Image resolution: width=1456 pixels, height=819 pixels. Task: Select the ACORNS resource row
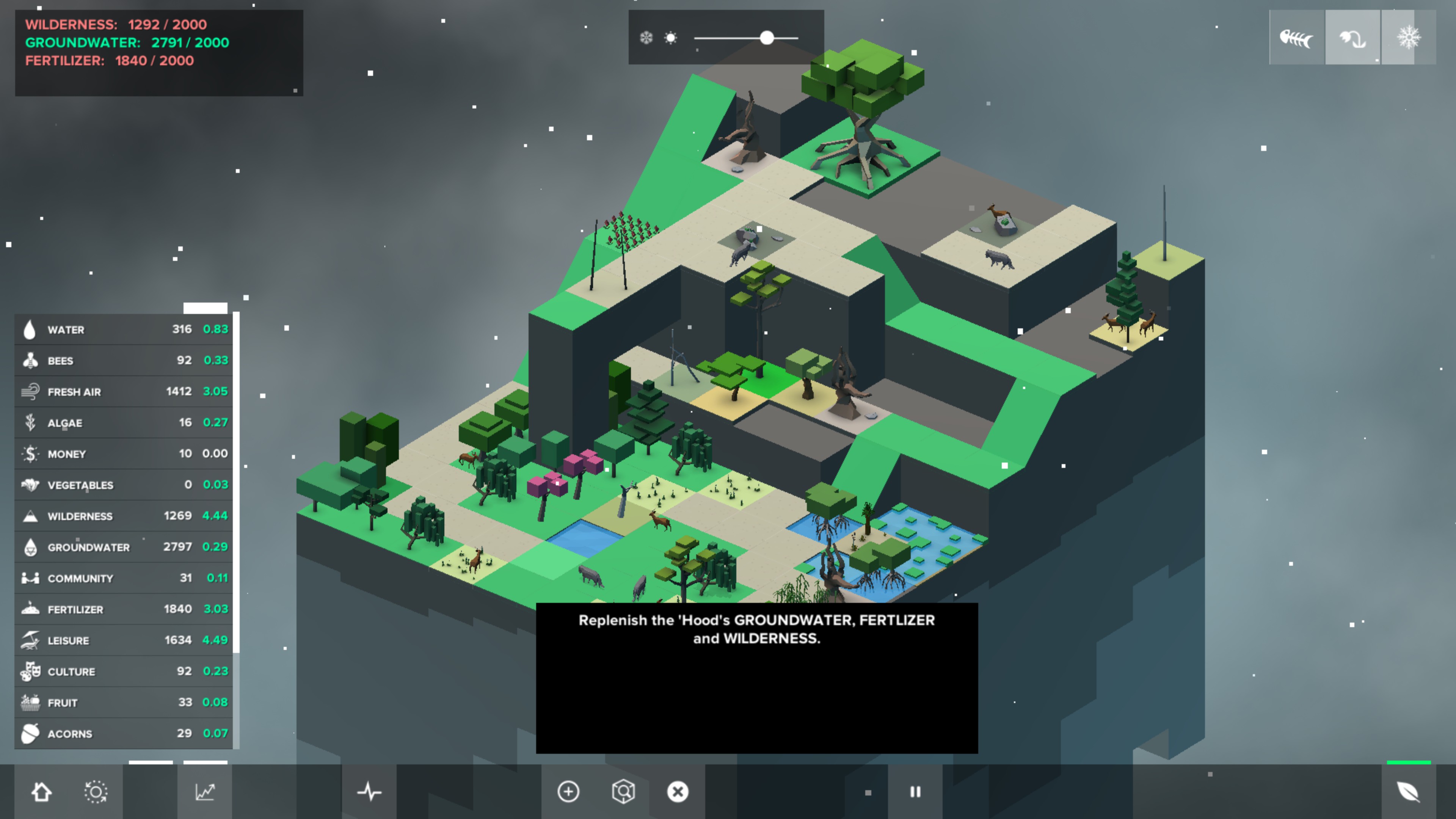pyautogui.click(x=123, y=734)
